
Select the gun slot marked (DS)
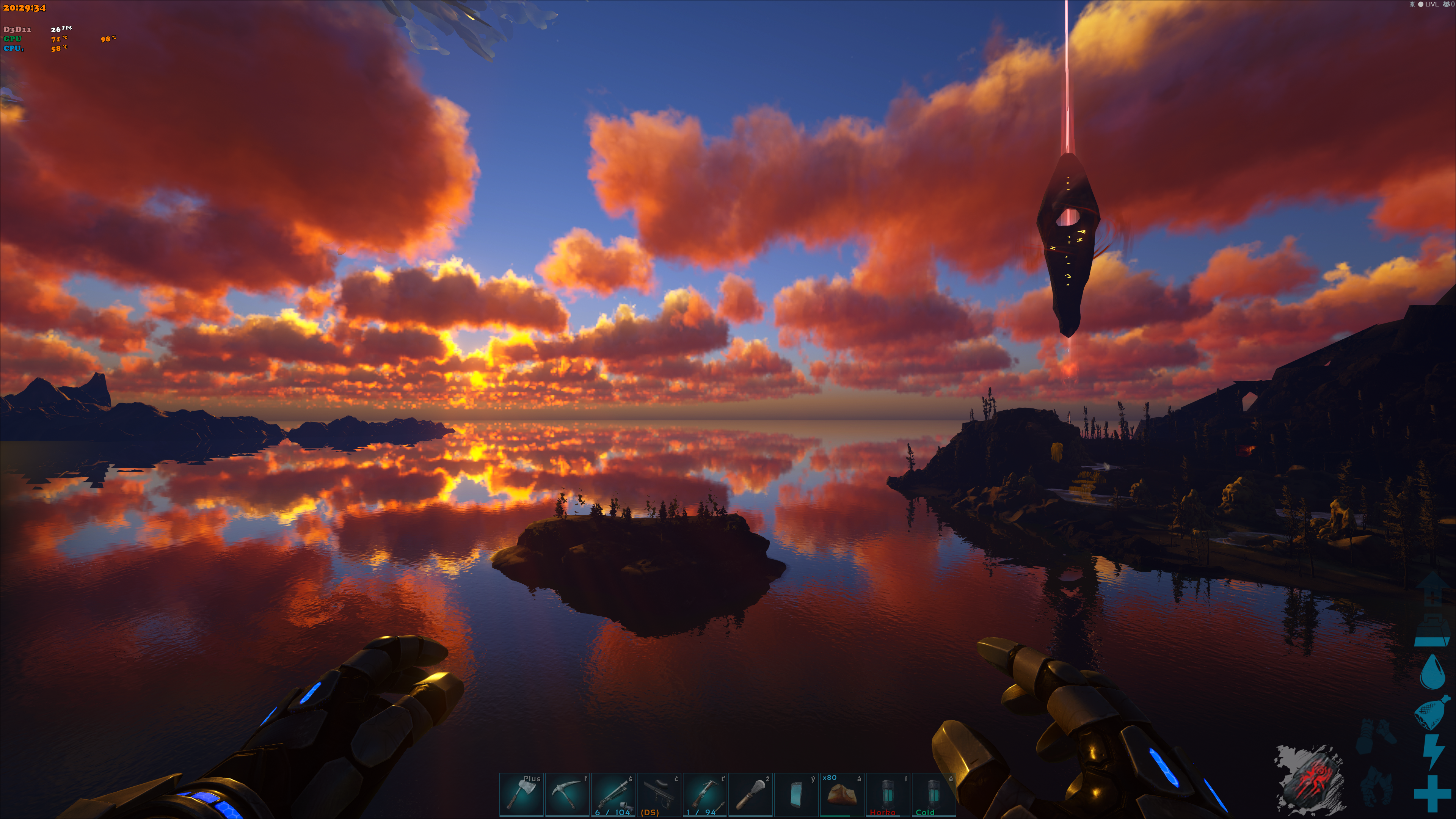pos(659,794)
